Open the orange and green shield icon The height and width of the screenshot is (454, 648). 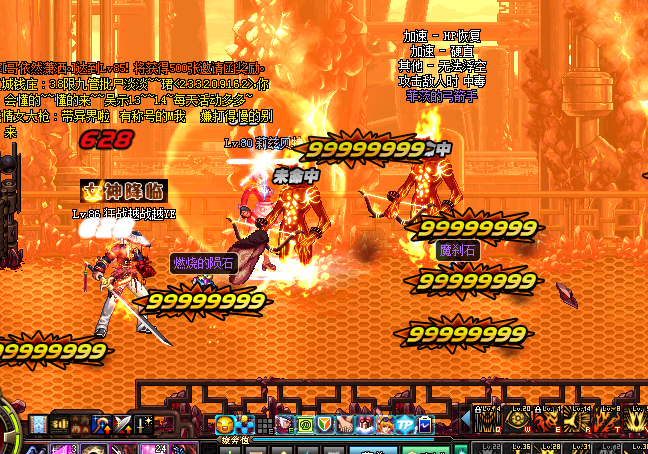tap(324, 425)
